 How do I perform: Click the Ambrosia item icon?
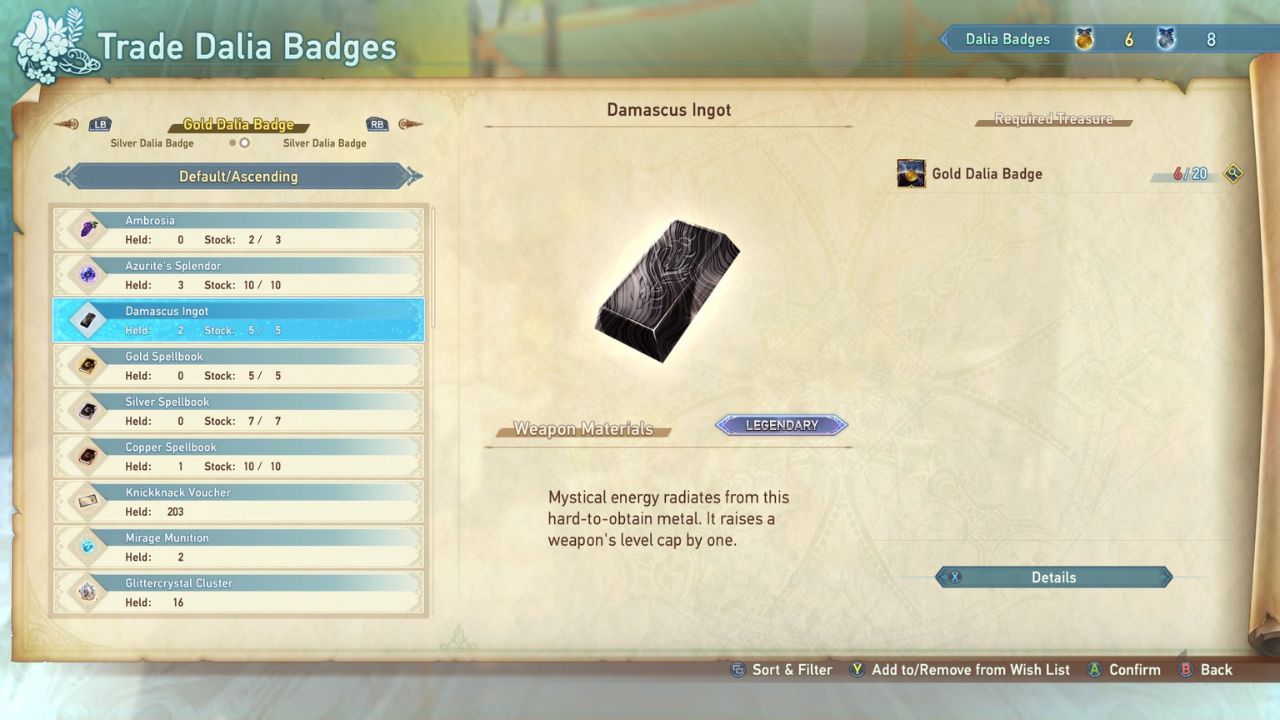click(87, 229)
